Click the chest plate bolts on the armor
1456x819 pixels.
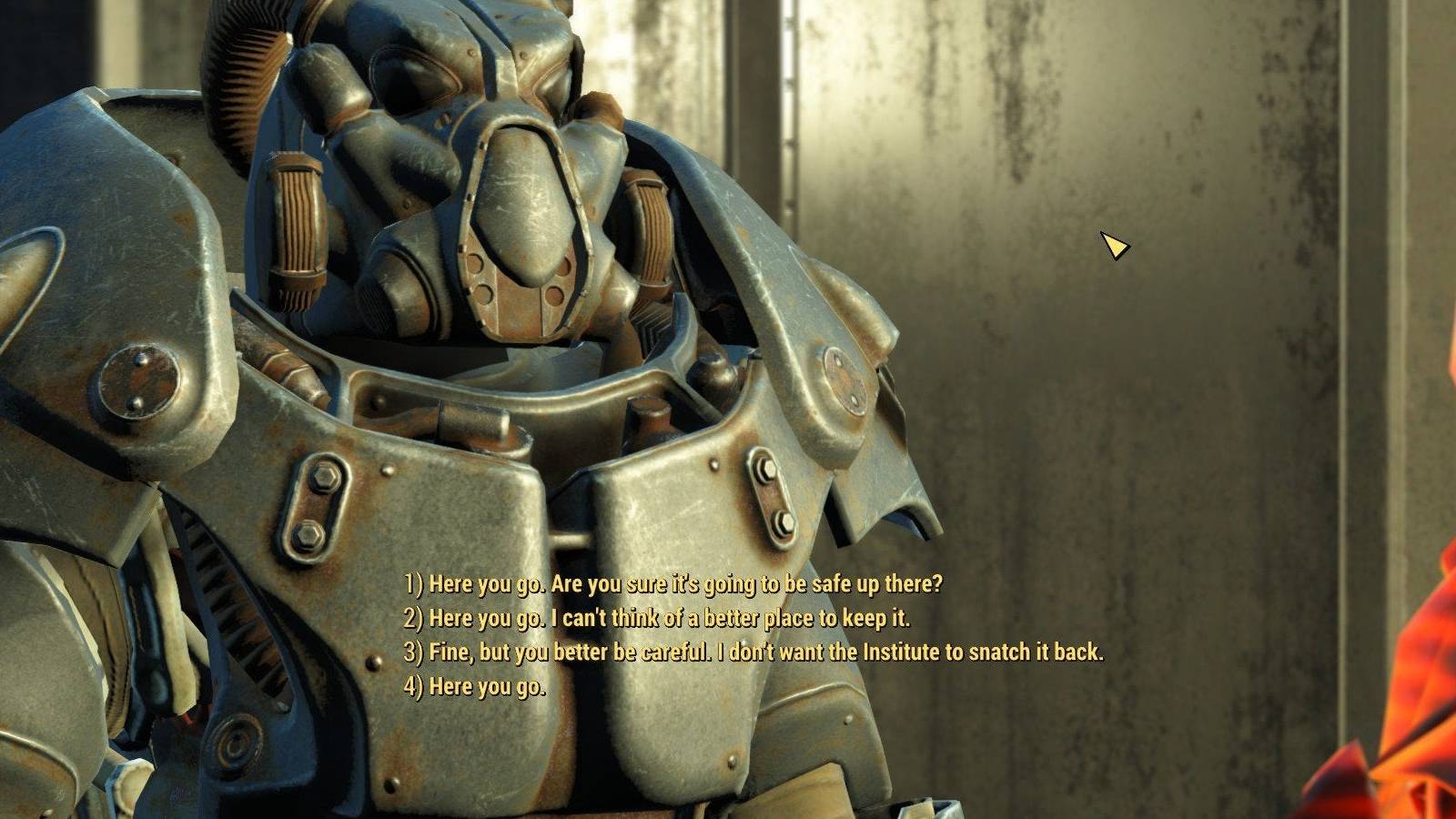click(318, 505)
